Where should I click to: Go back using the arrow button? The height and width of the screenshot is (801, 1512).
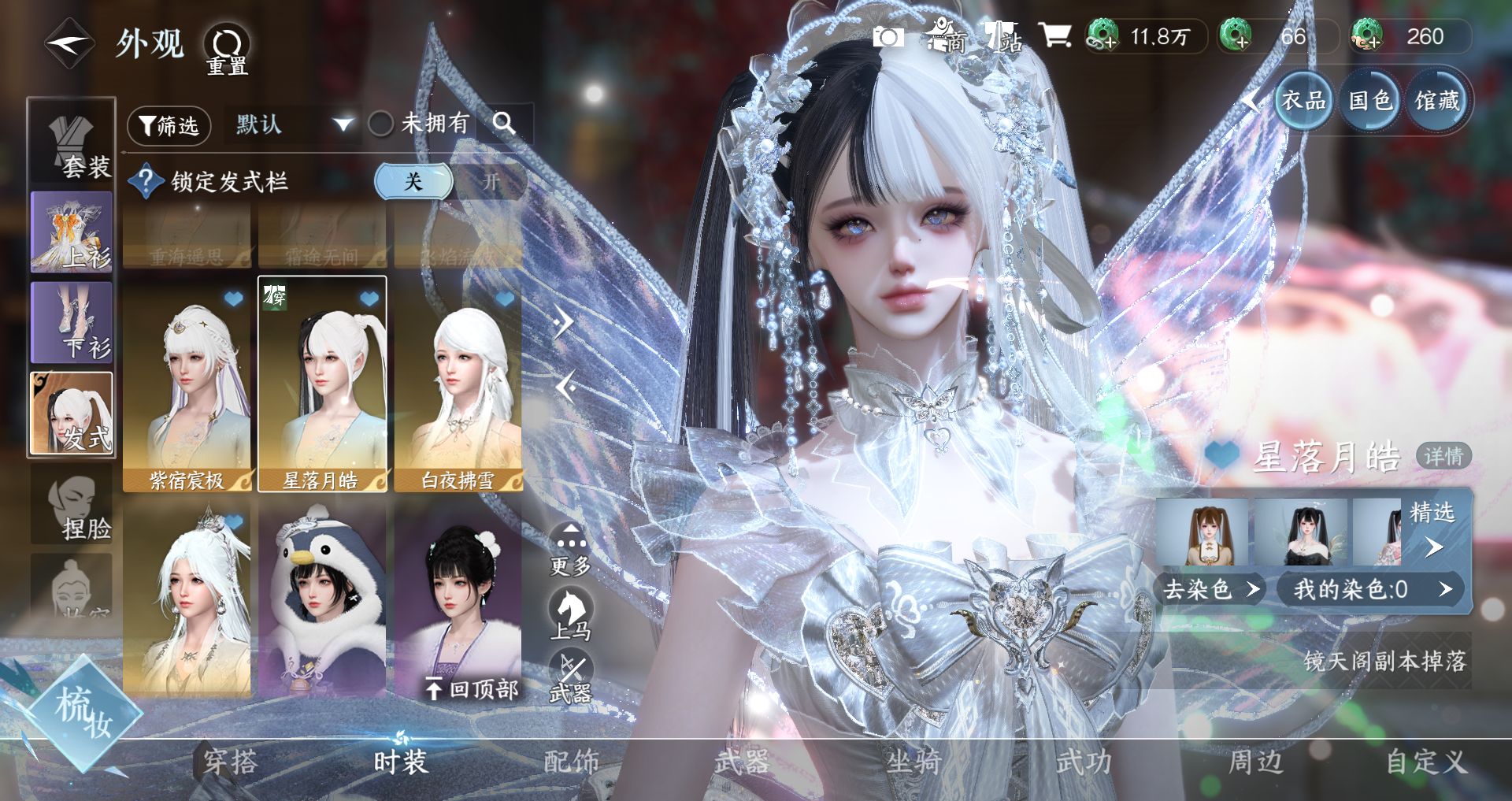coord(69,45)
